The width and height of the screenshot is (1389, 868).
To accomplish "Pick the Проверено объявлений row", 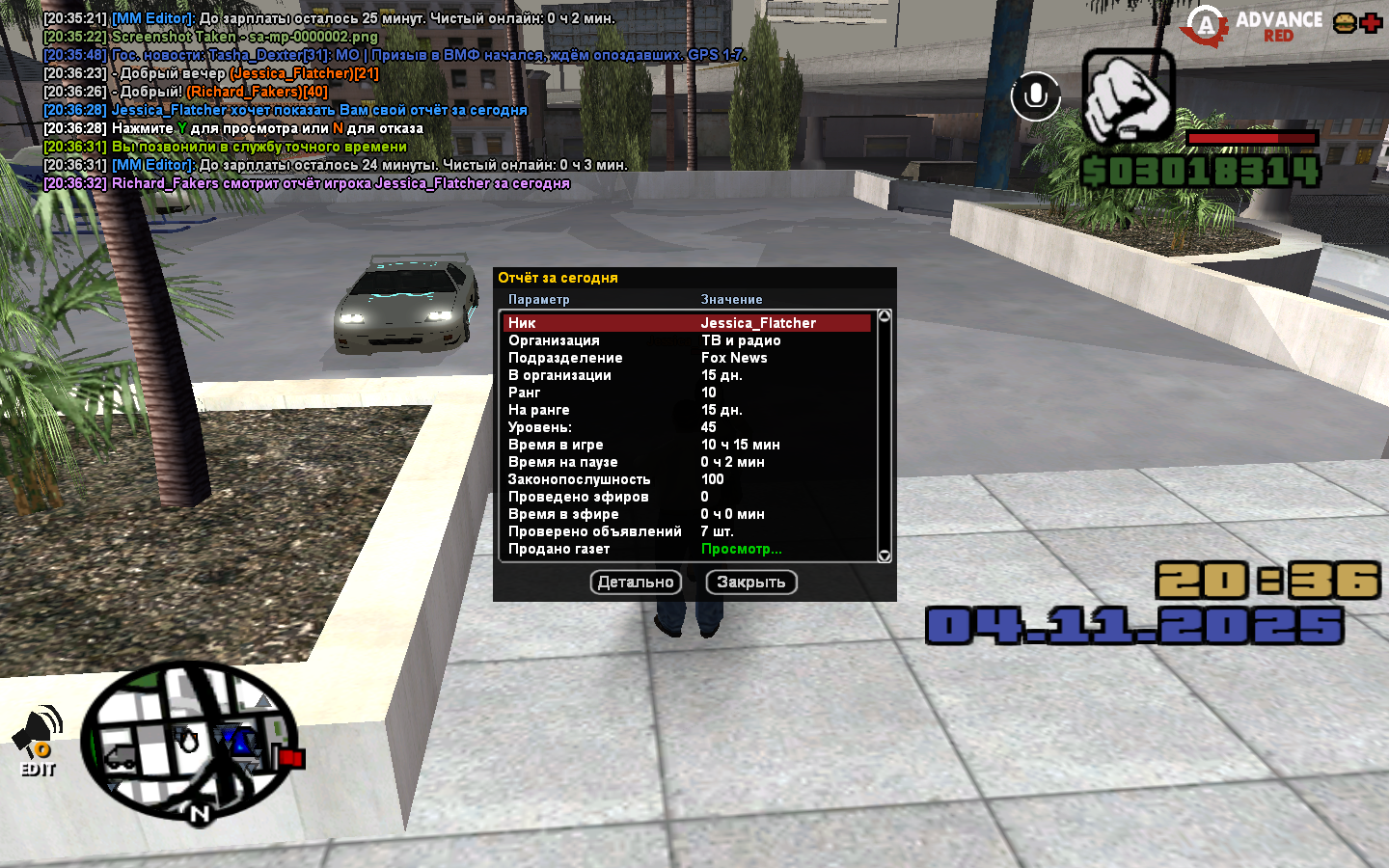I will [x=687, y=531].
